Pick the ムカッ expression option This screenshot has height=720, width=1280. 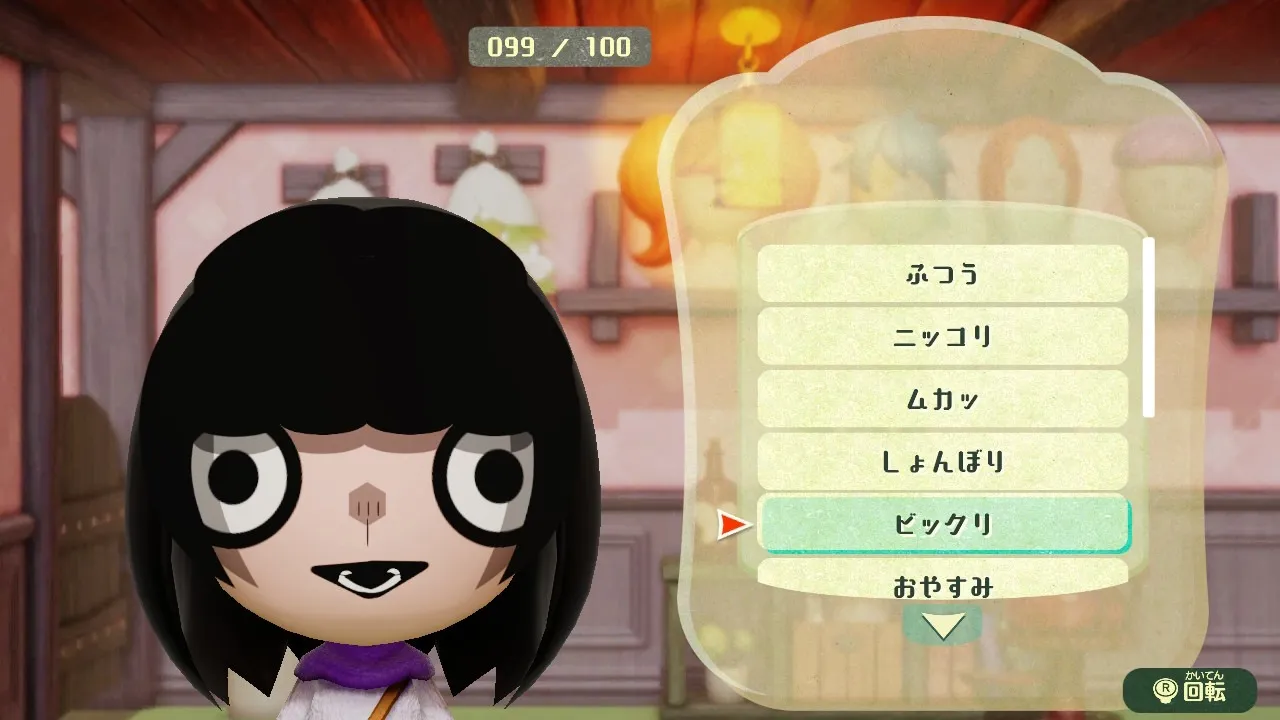pyautogui.click(x=942, y=399)
